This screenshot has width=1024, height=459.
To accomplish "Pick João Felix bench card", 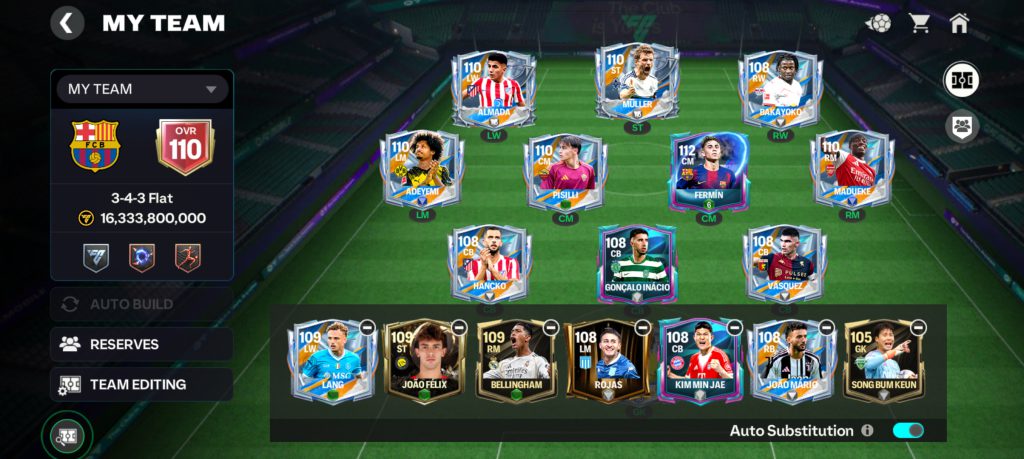I will point(424,360).
